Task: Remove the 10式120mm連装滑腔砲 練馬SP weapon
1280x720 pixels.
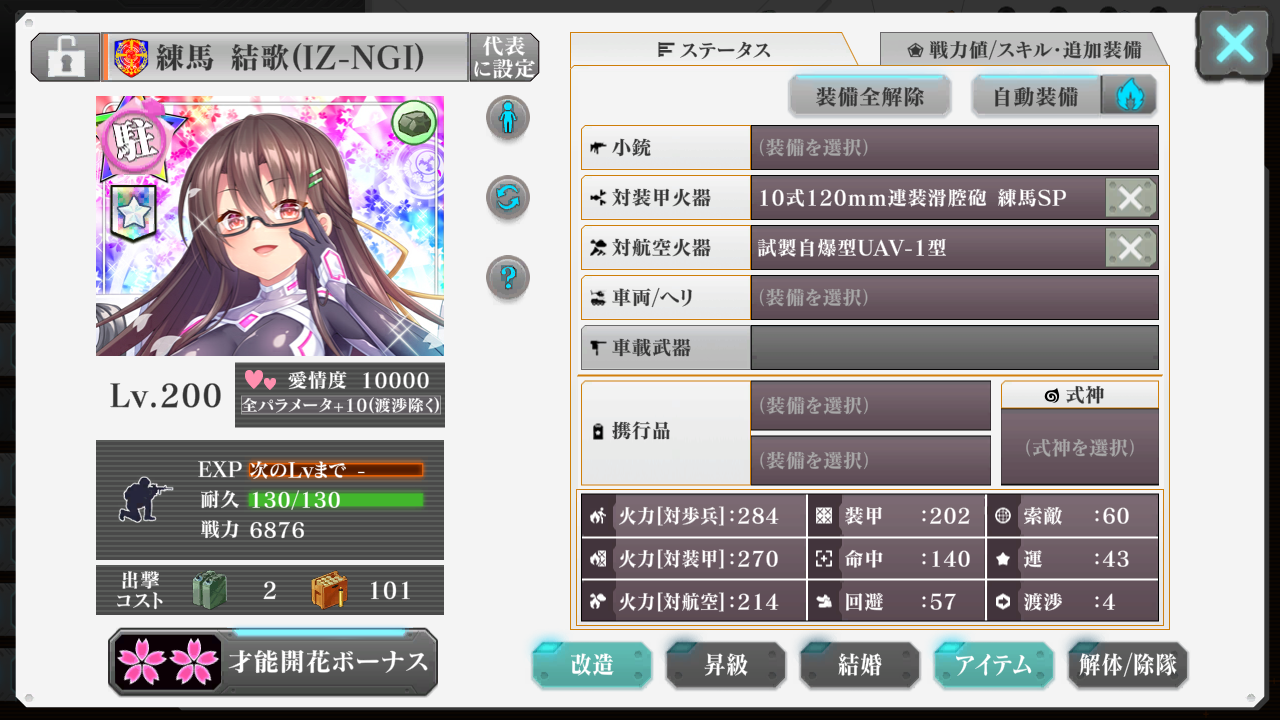Action: pyautogui.click(x=1131, y=198)
